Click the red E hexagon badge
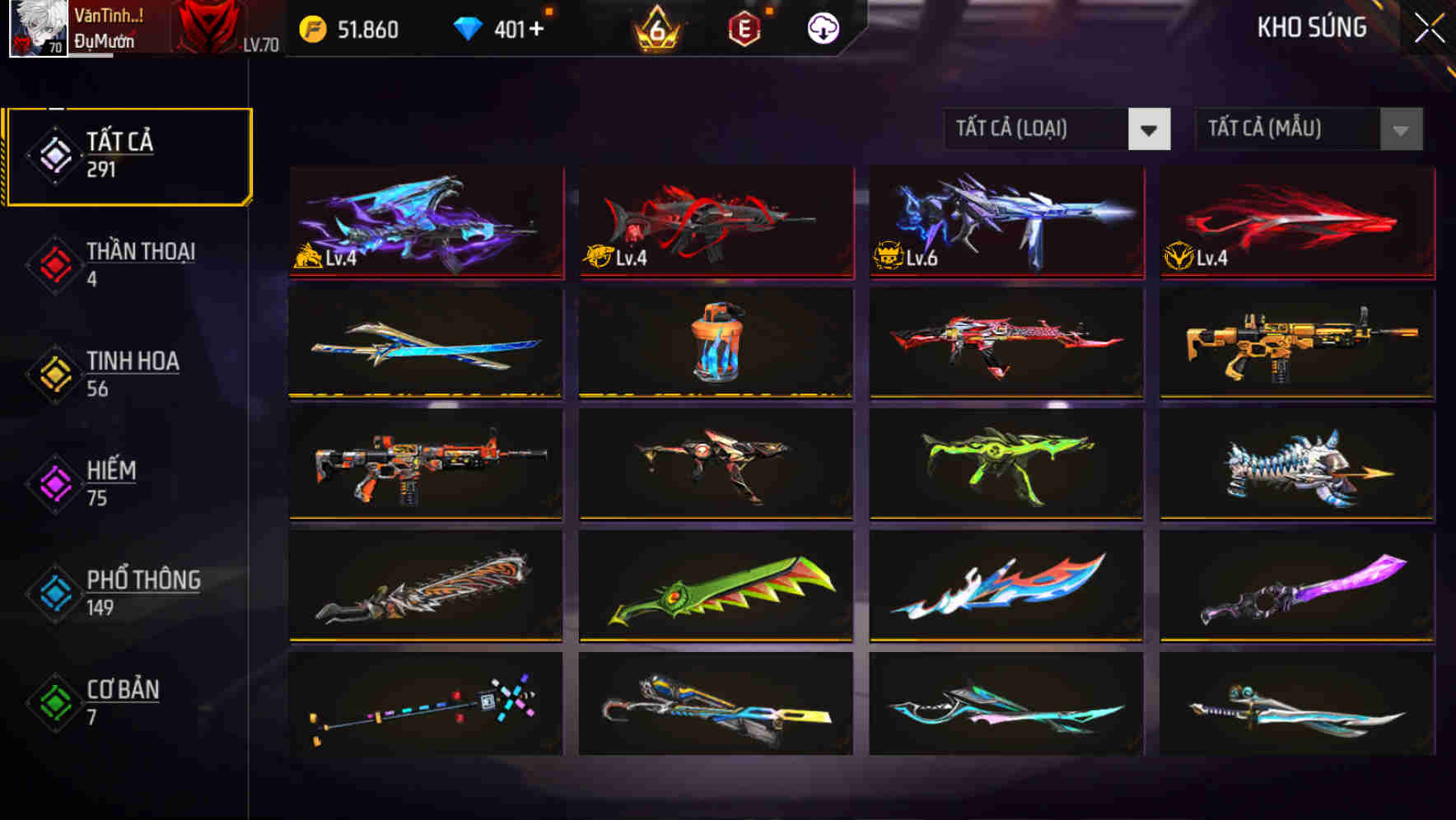This screenshot has height=820, width=1456. tap(742, 28)
